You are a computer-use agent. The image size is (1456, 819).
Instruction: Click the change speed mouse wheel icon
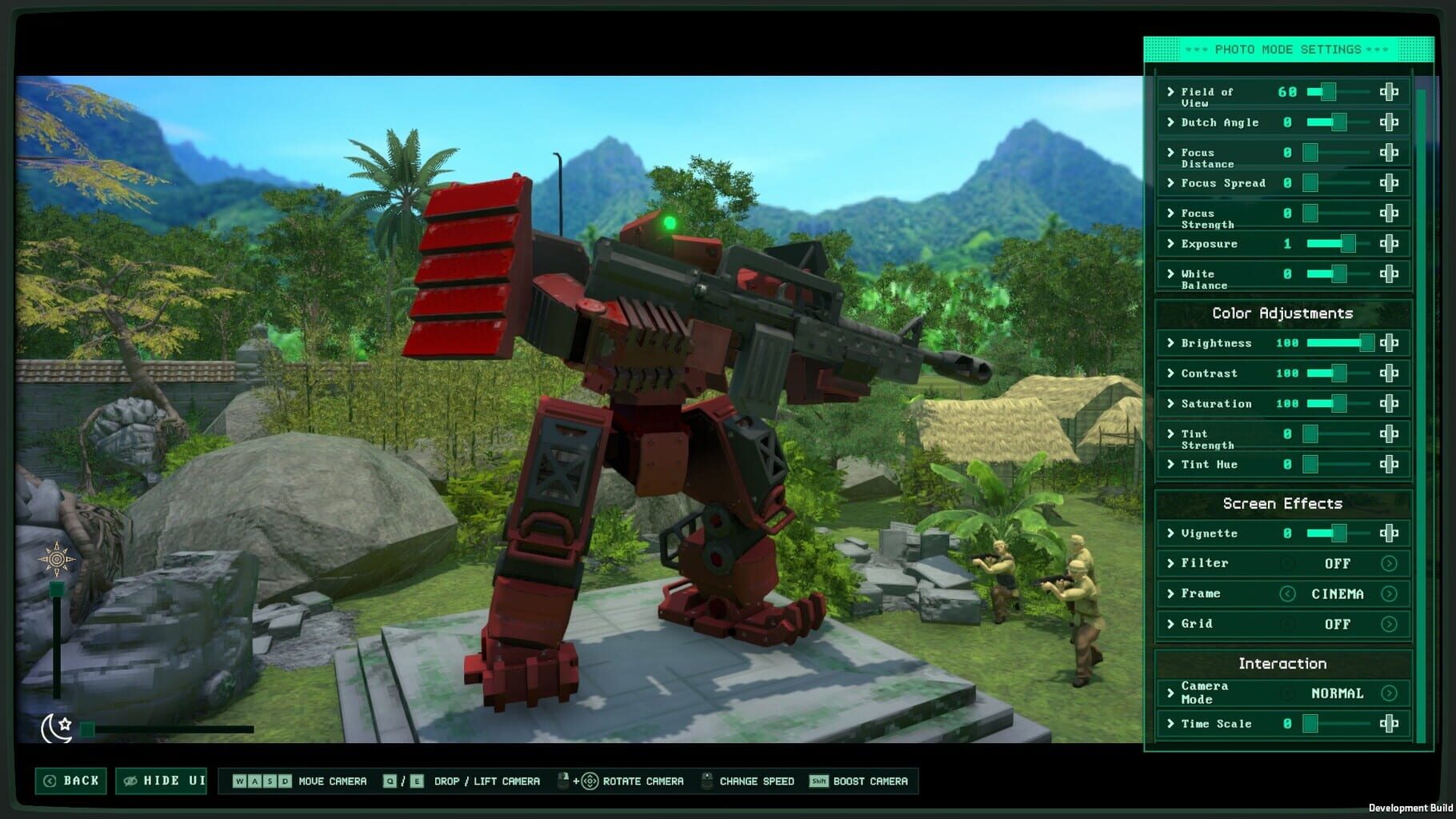(x=706, y=781)
